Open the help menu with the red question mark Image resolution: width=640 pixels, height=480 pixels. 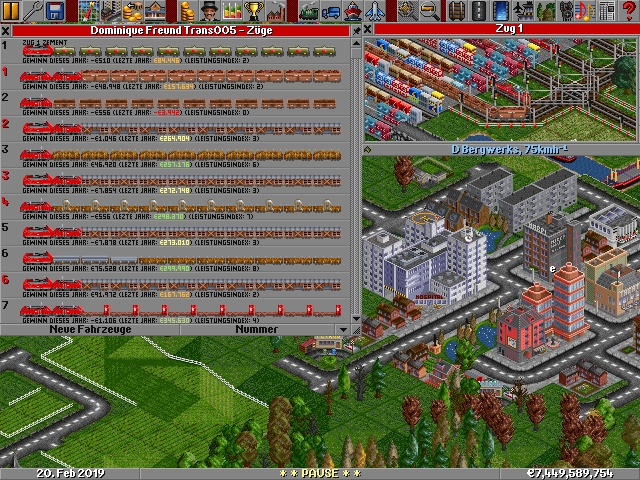click(630, 11)
